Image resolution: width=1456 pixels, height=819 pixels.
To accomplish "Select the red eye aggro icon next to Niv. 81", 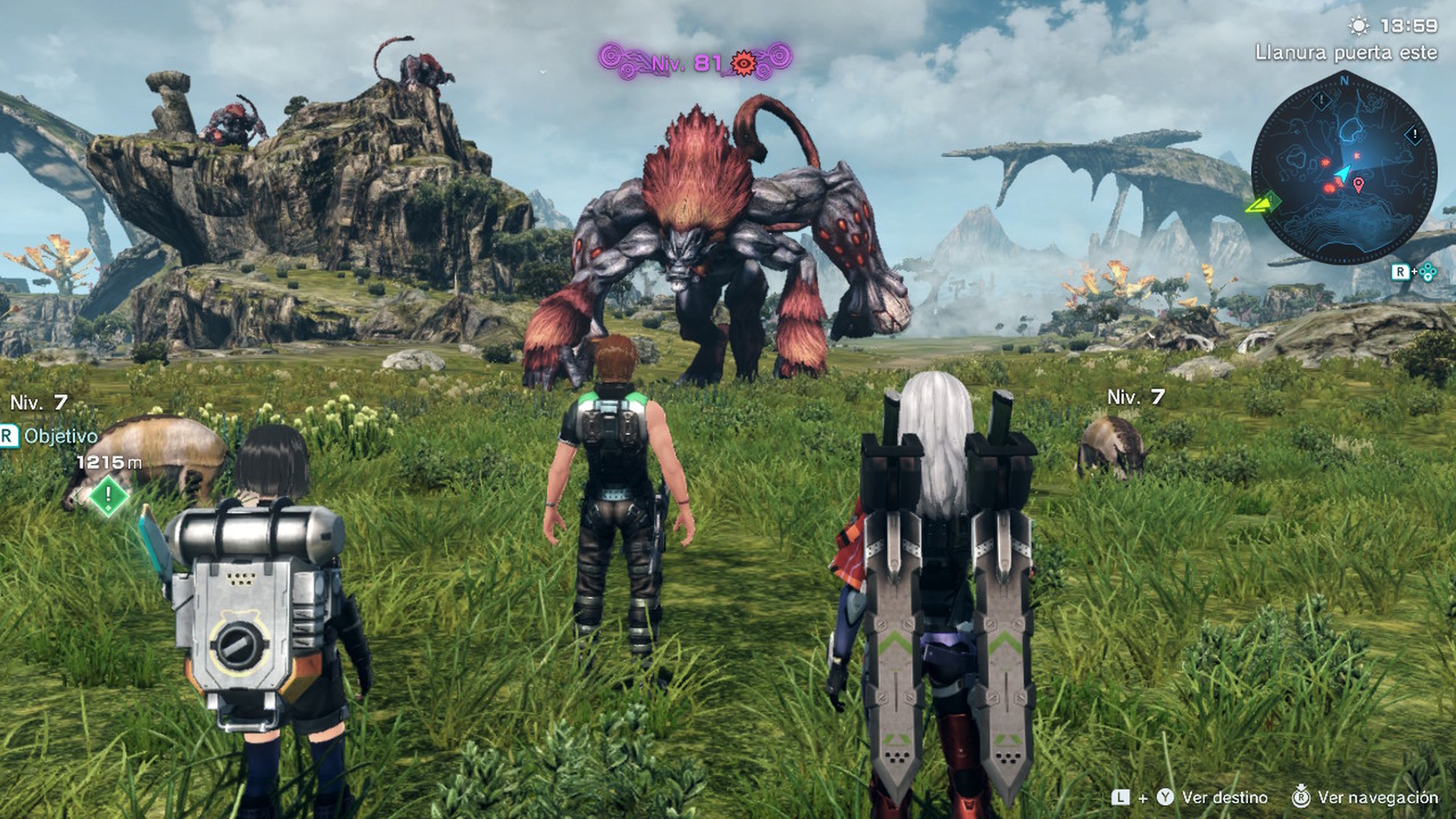I will [744, 64].
